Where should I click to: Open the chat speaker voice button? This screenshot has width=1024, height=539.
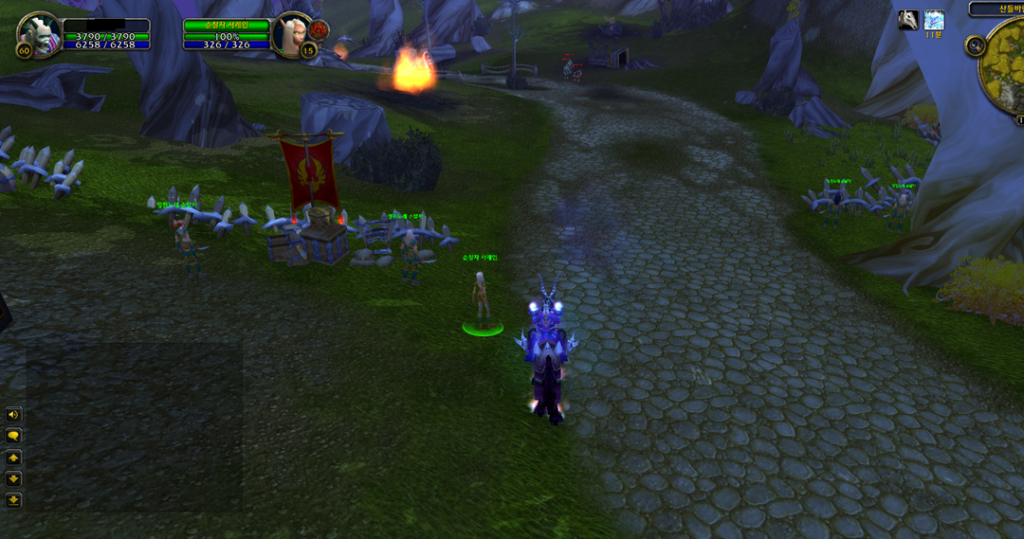pos(14,415)
